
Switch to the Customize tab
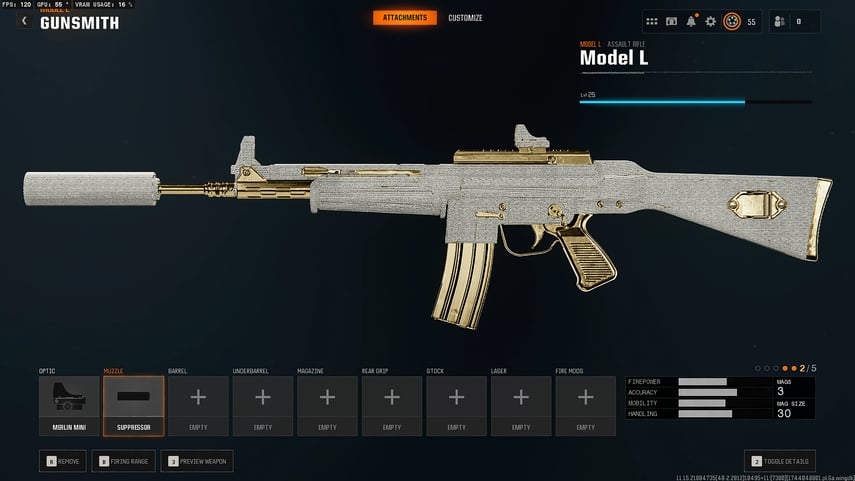[465, 18]
